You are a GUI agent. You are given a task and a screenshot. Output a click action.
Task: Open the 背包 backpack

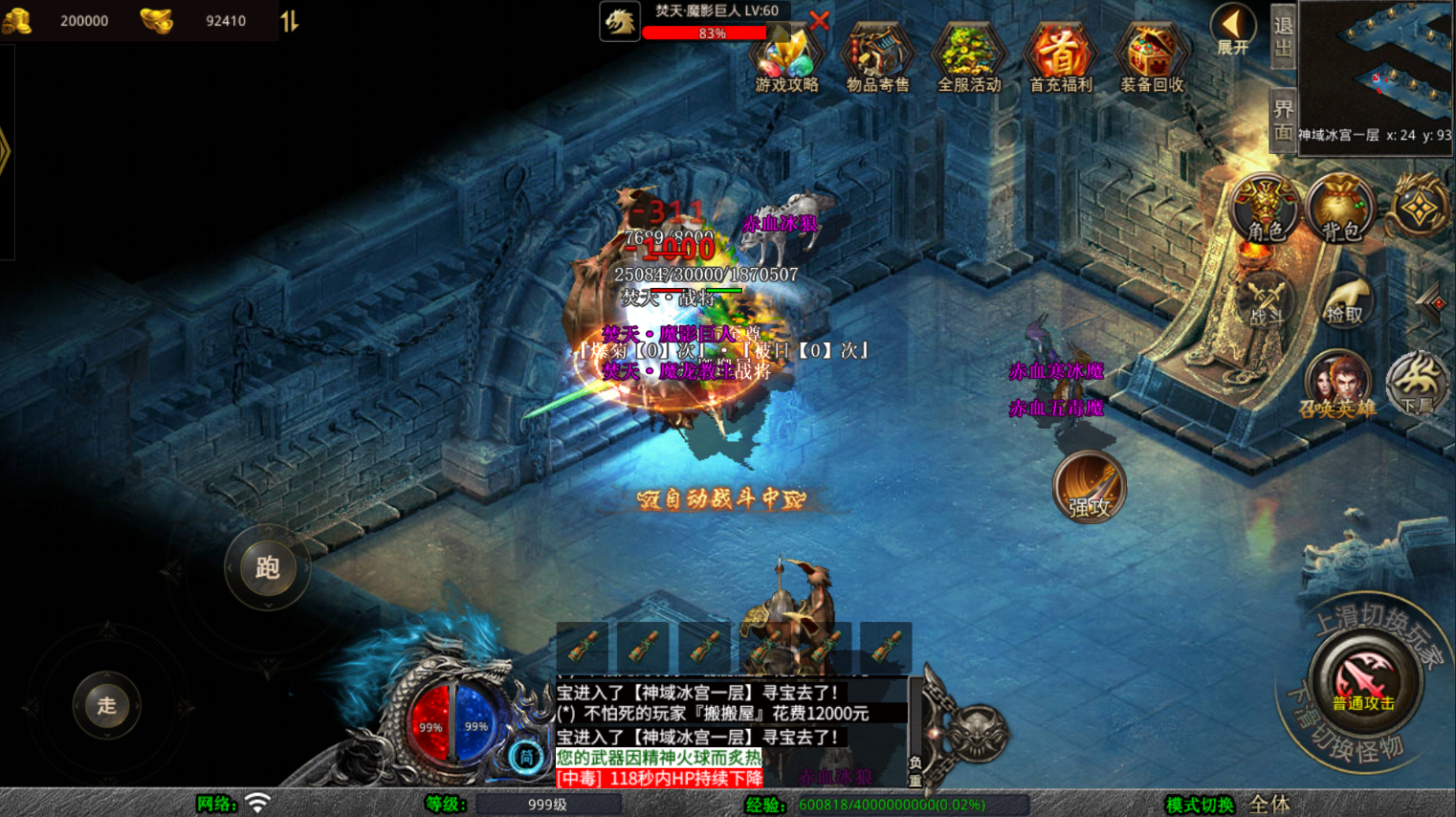tap(1340, 209)
